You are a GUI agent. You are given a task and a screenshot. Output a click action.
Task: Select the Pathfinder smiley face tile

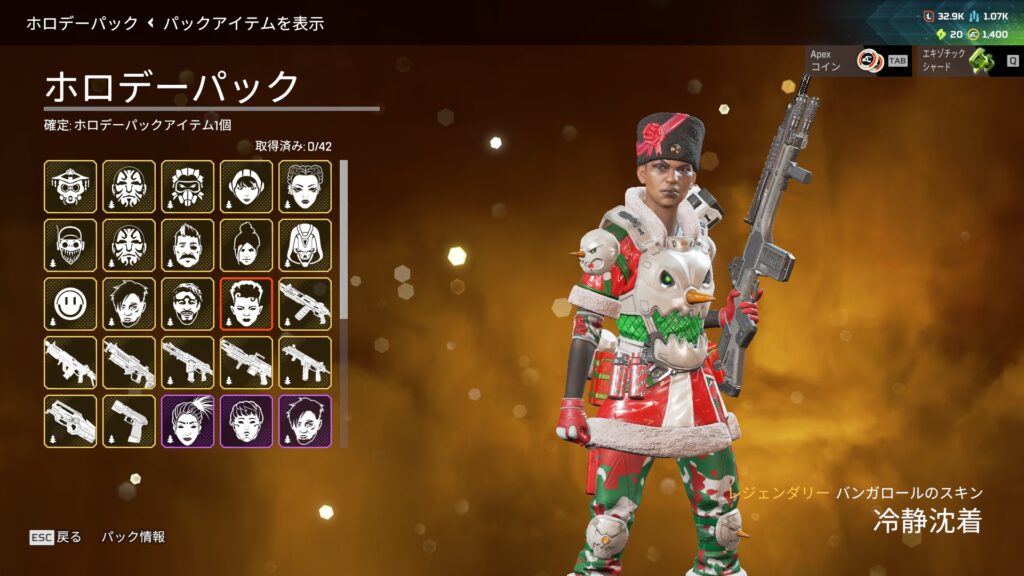[70, 303]
